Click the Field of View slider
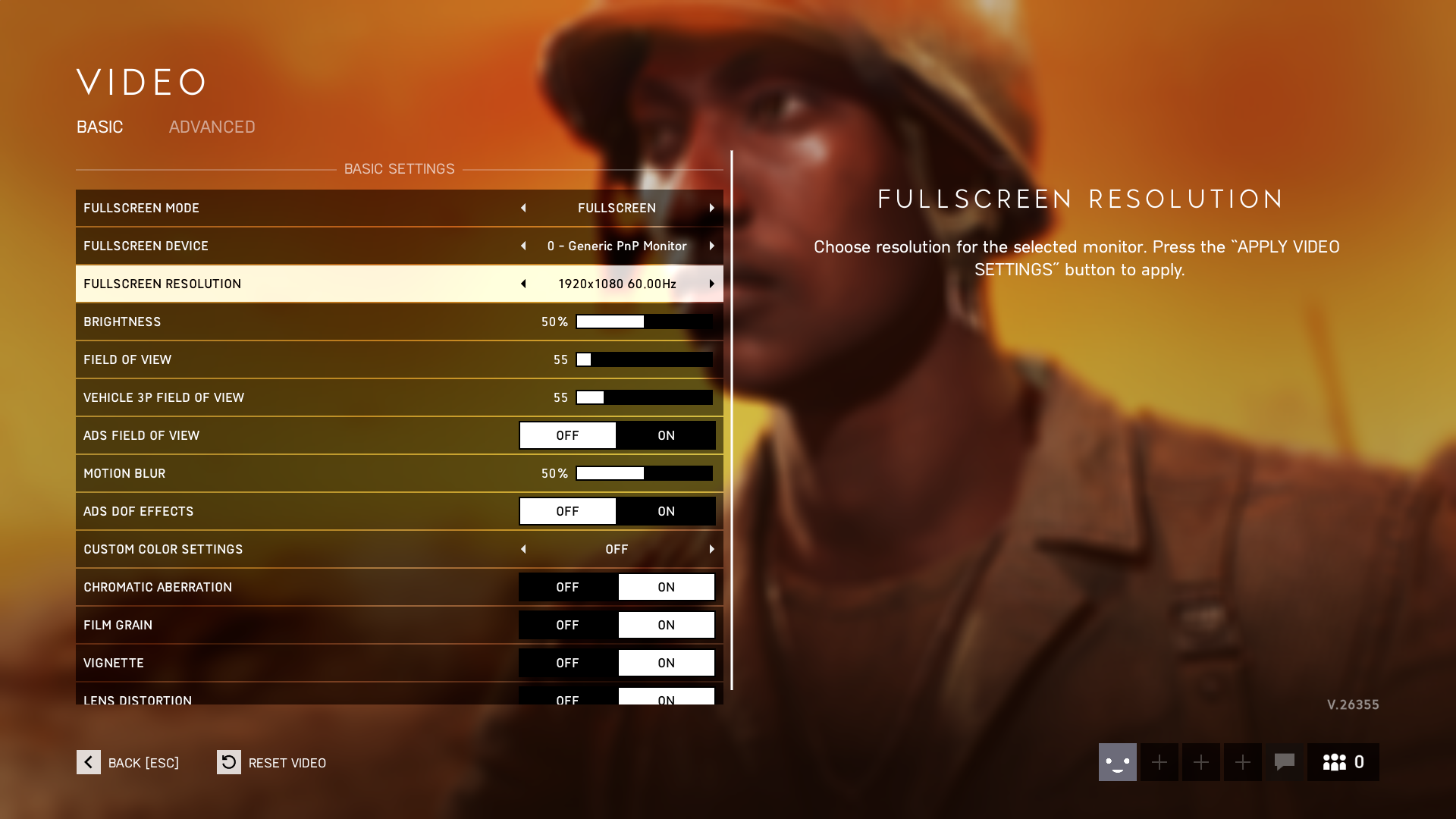 (x=644, y=359)
